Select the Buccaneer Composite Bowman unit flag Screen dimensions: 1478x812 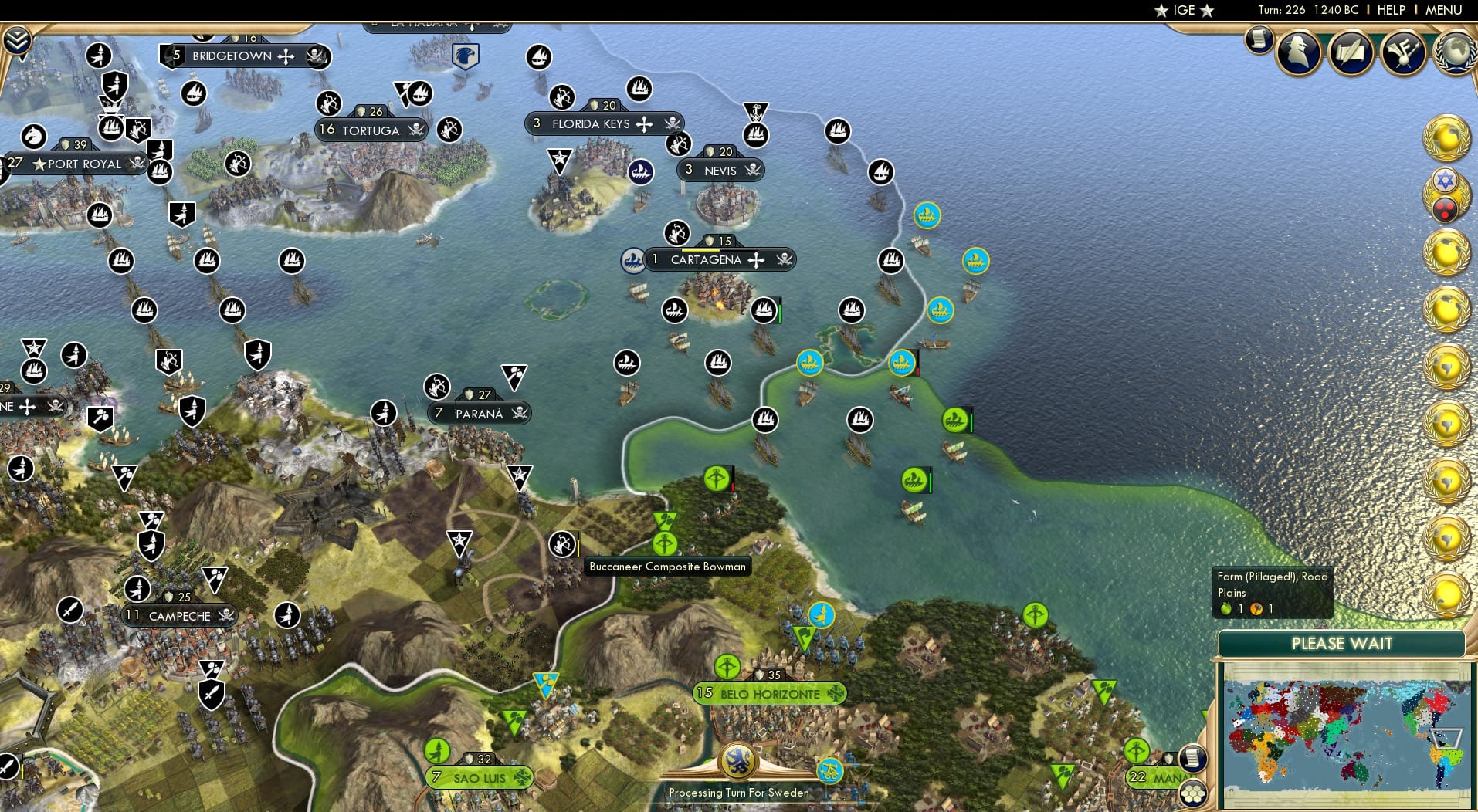coord(562,545)
